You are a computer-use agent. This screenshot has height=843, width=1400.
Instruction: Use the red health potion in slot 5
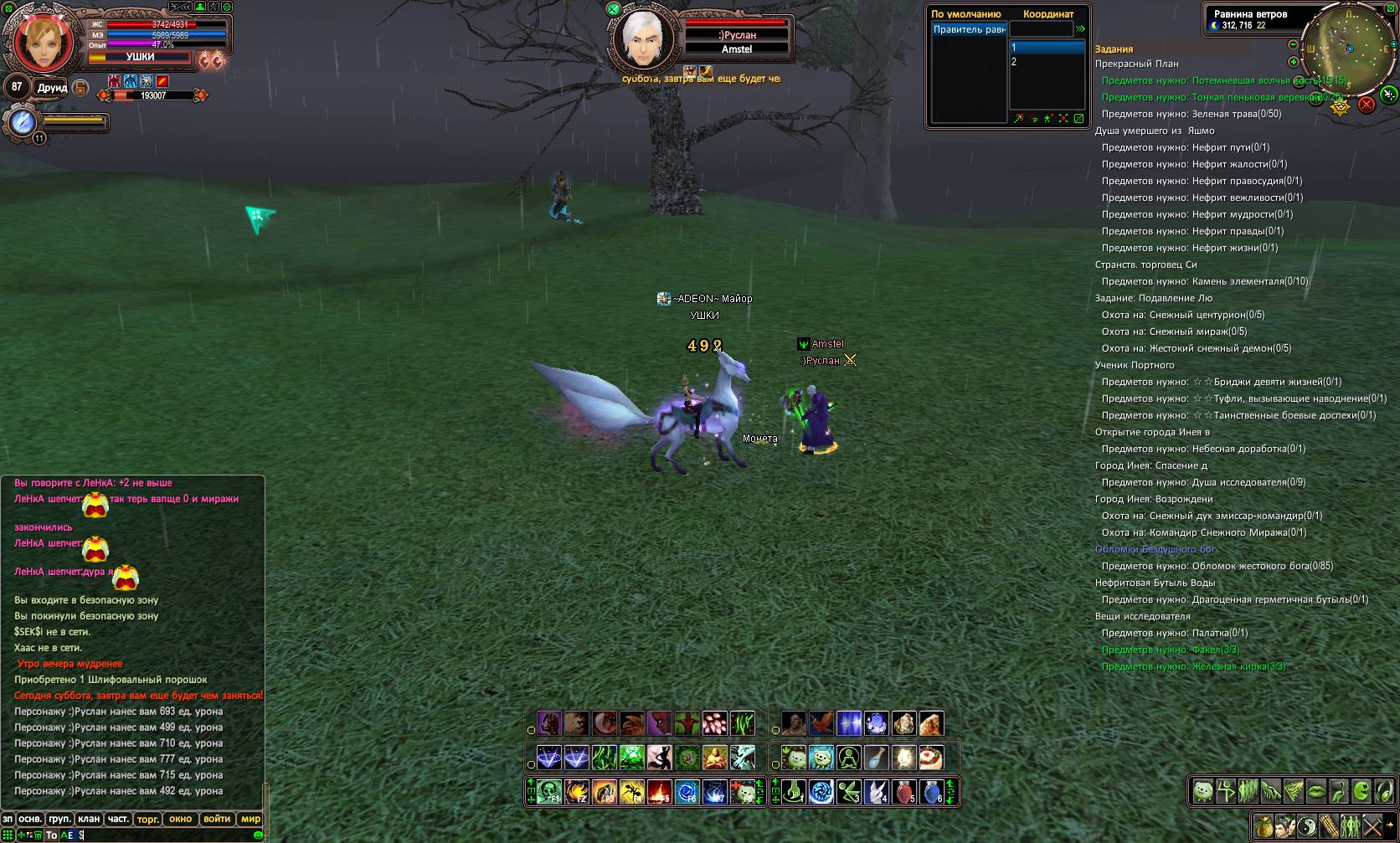(903, 791)
